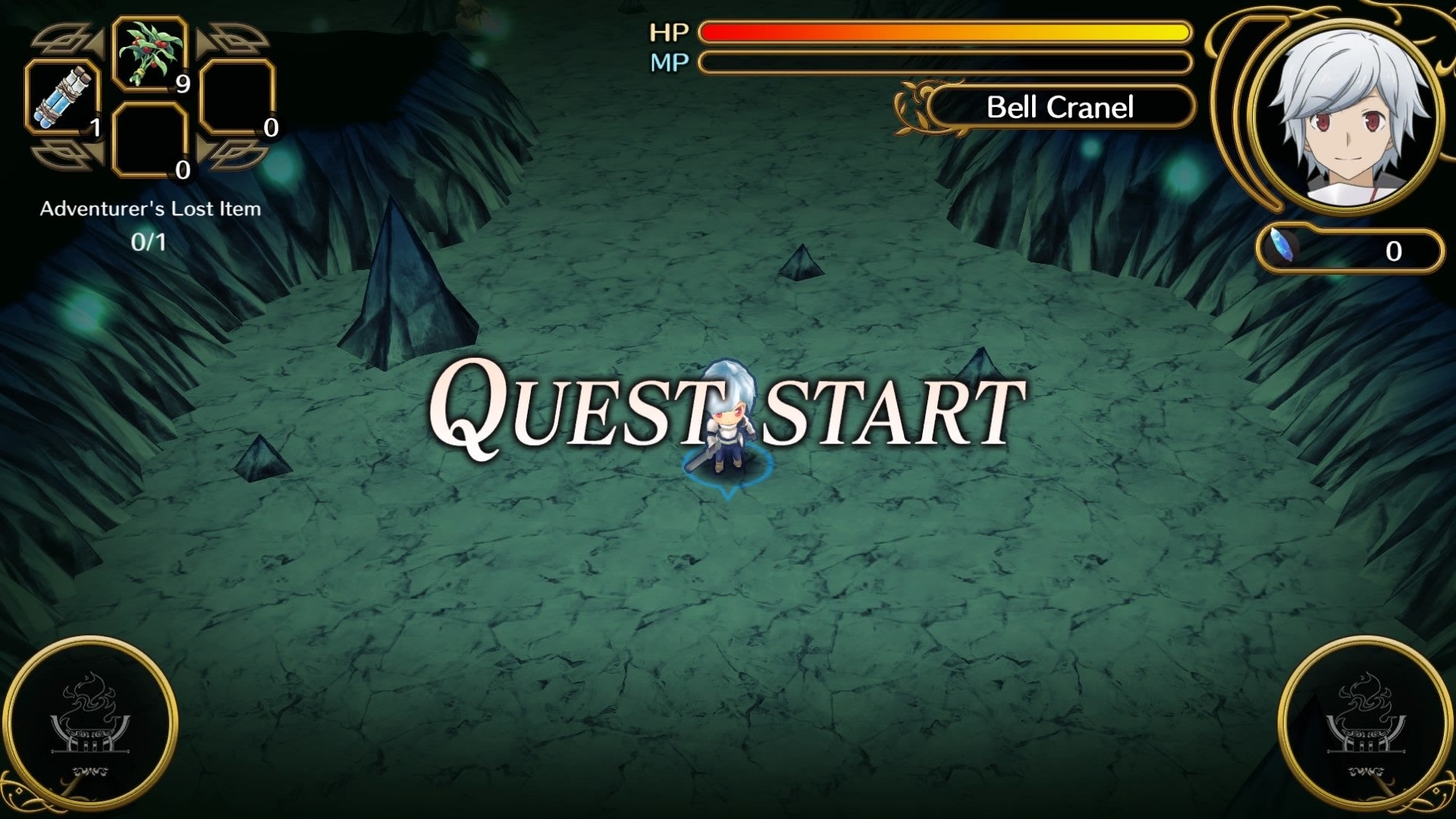Use the blue potion vials item slot
Screen dimensions: 1456x819
coord(64,98)
